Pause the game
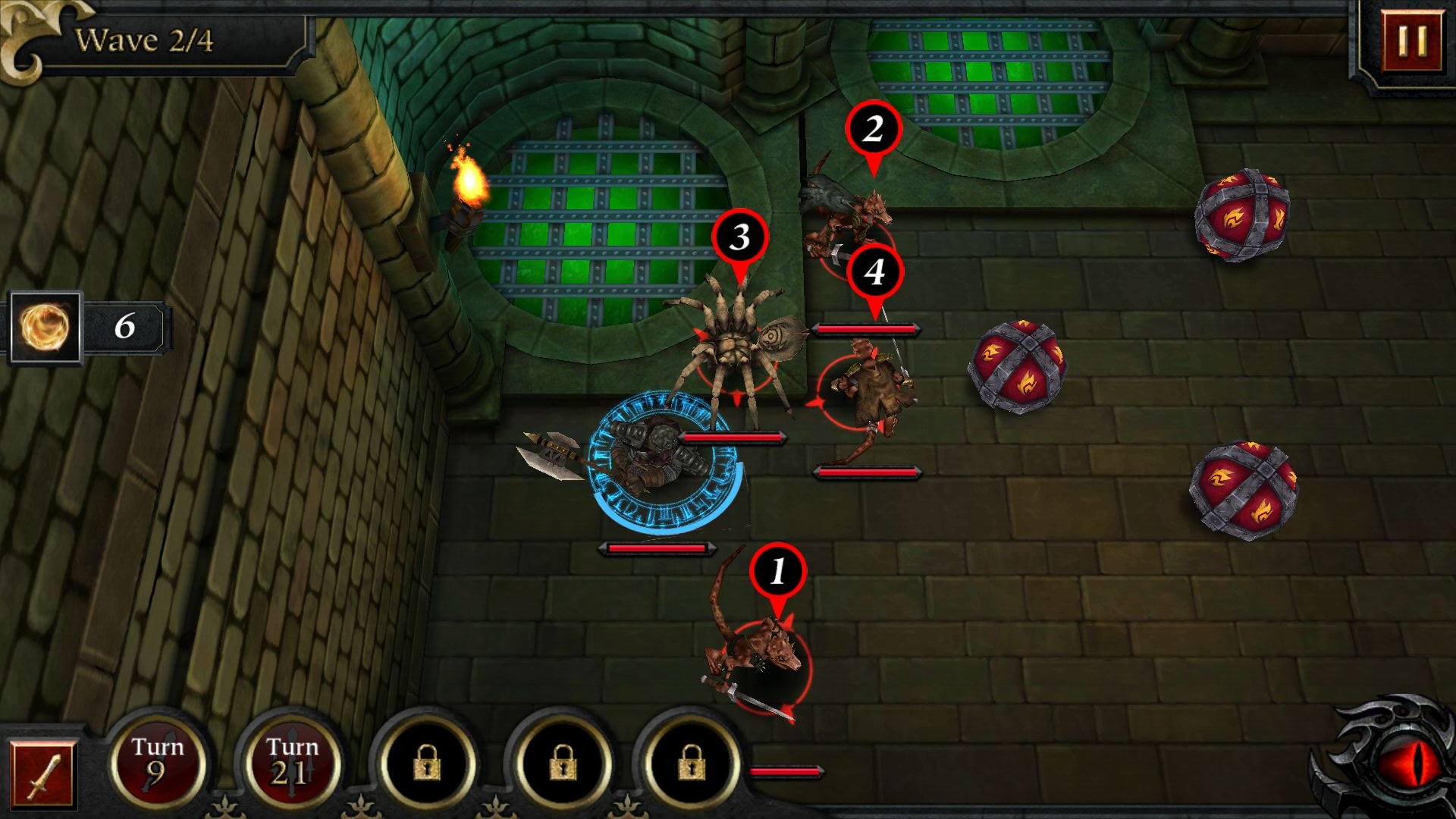This screenshot has height=819, width=1456. [1411, 41]
